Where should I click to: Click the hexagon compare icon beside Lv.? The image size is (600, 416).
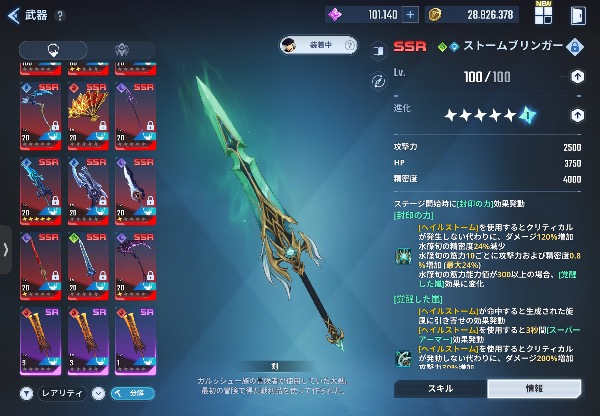[379, 80]
